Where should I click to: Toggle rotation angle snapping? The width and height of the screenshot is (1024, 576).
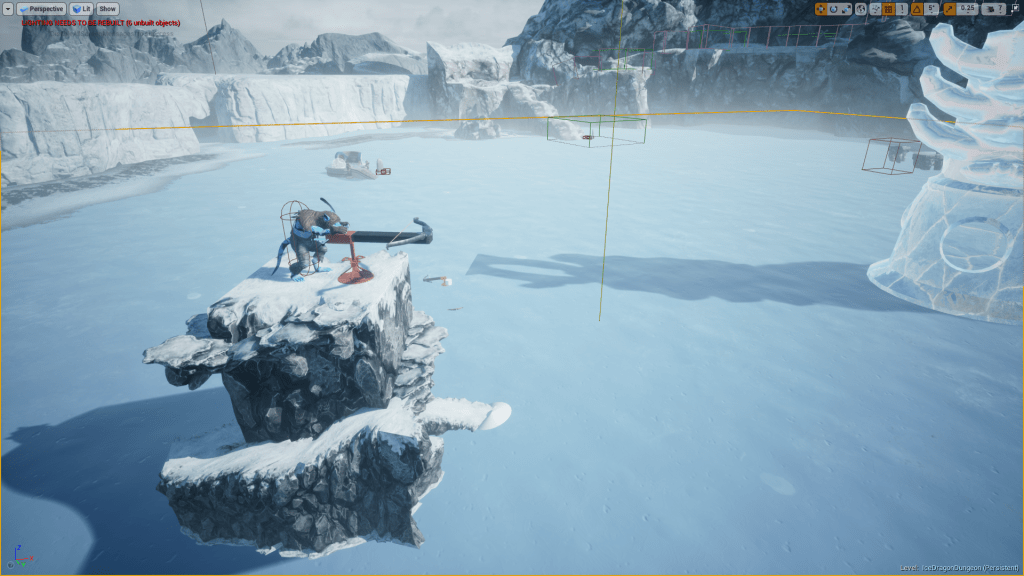[917, 8]
